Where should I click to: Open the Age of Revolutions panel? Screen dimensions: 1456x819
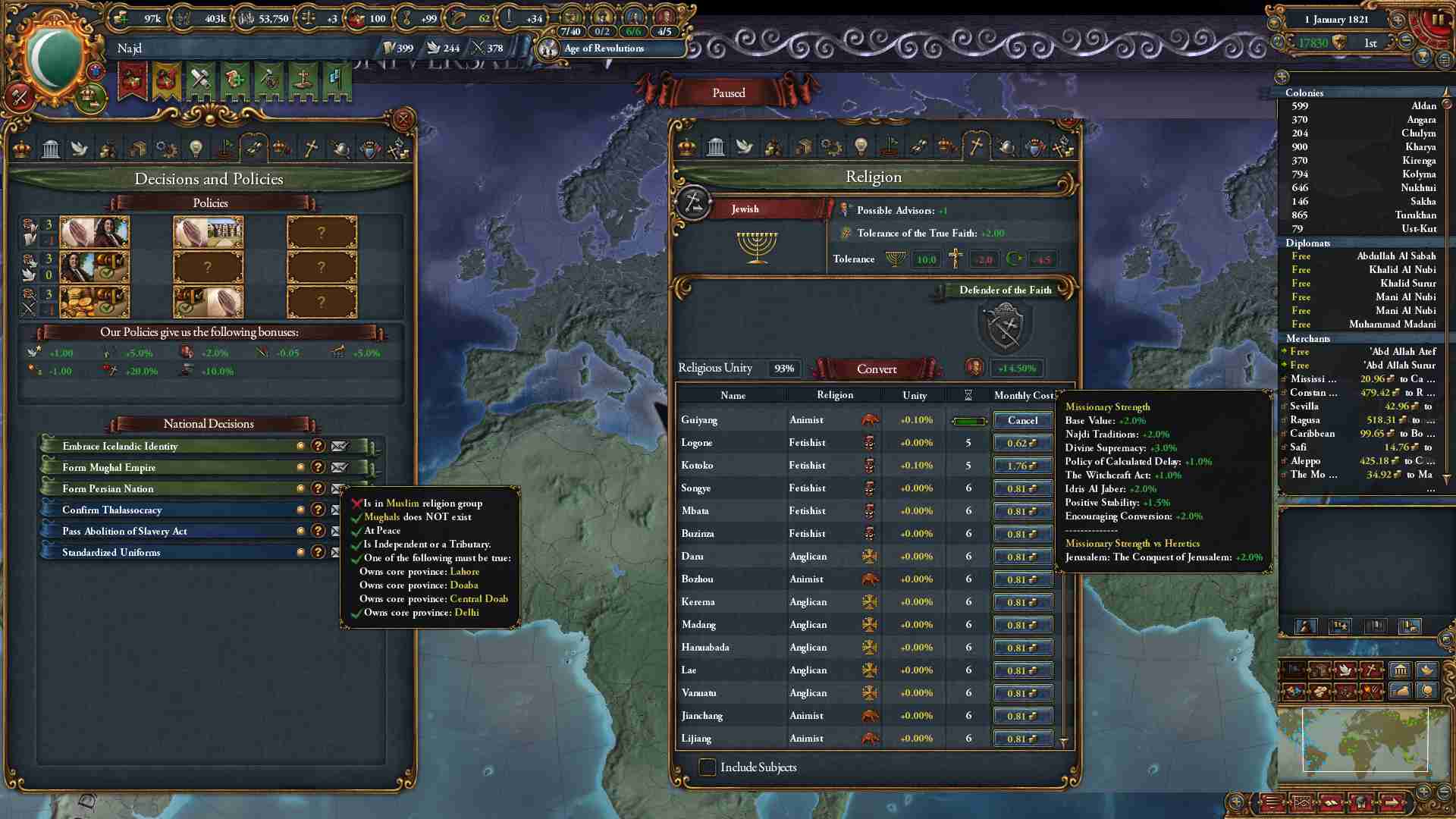point(604,49)
